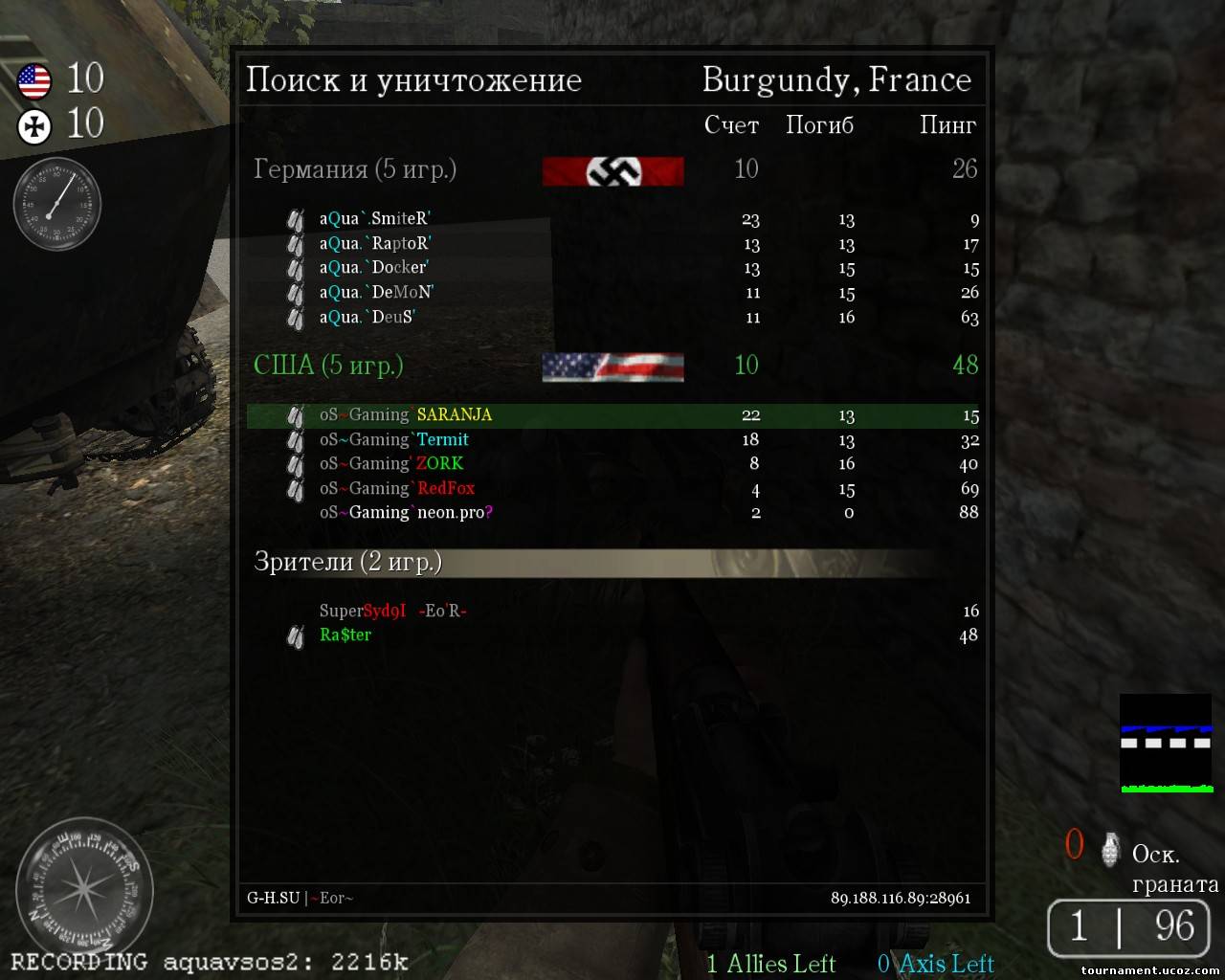Click the США team header
Viewport: 1225px width, 980px height.
(328, 366)
